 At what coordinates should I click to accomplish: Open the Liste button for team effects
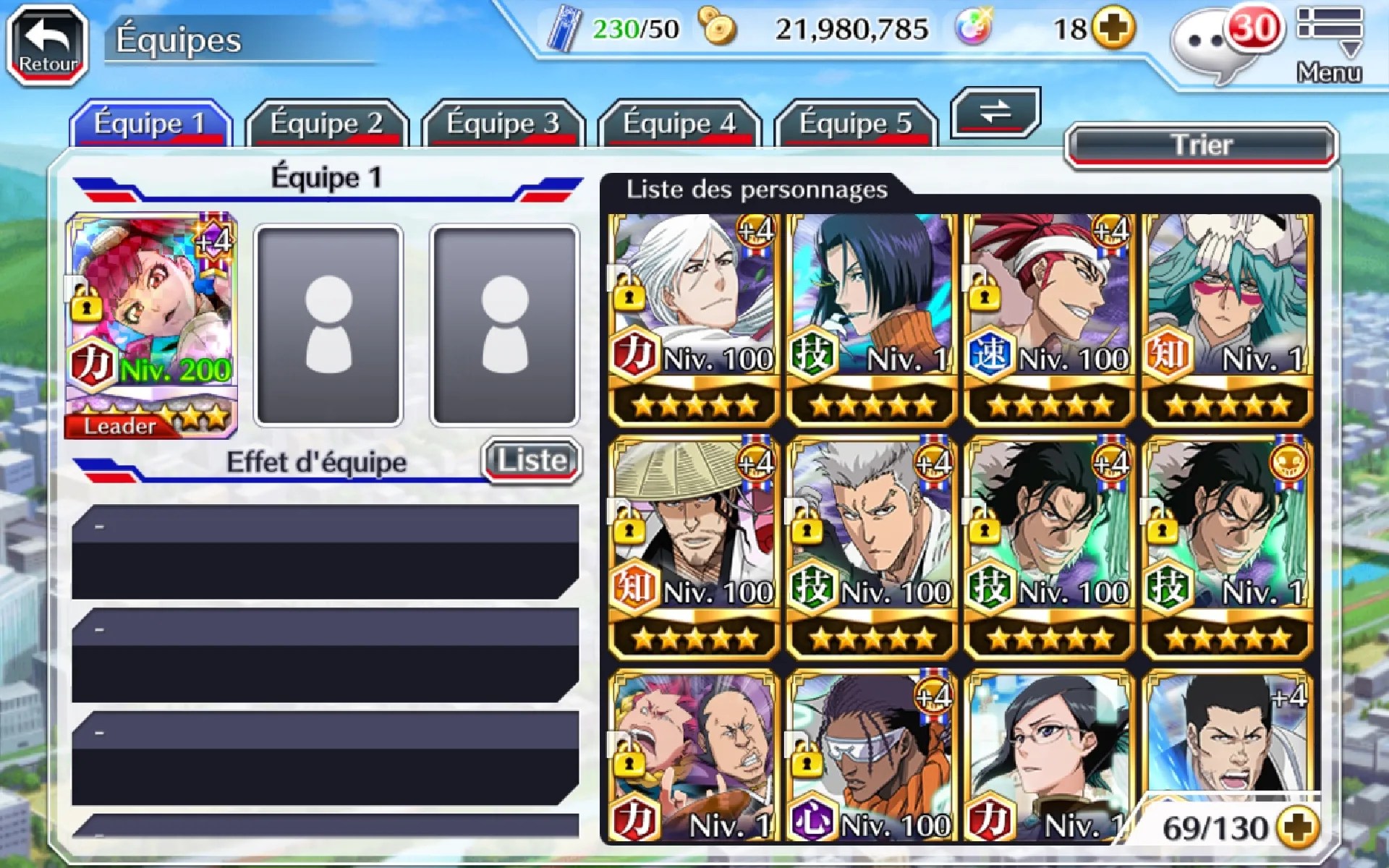coord(532,460)
